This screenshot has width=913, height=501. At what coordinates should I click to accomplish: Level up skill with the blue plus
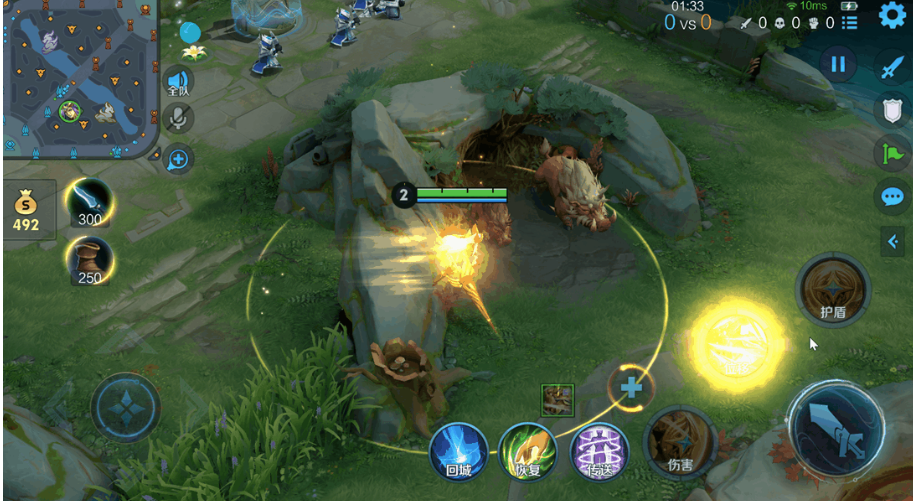click(x=631, y=386)
